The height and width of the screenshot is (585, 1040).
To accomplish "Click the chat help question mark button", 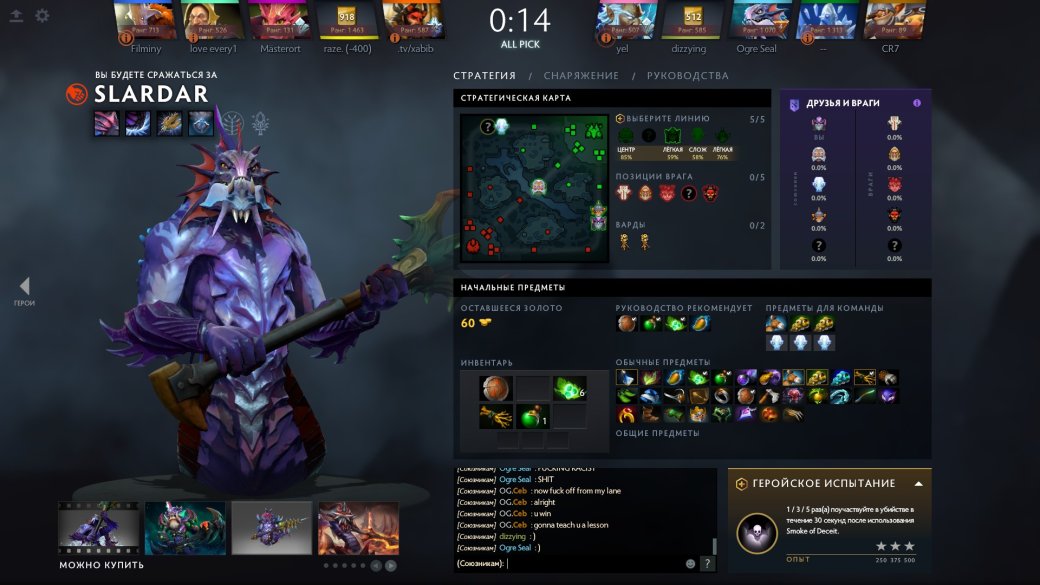I will [x=707, y=564].
